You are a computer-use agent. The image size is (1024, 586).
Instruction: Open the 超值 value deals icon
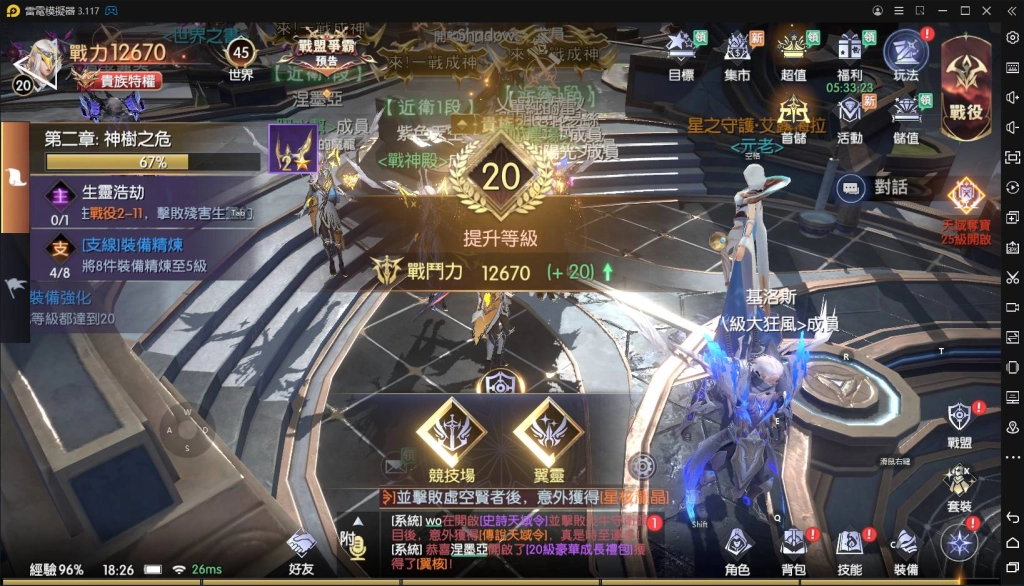[x=793, y=54]
